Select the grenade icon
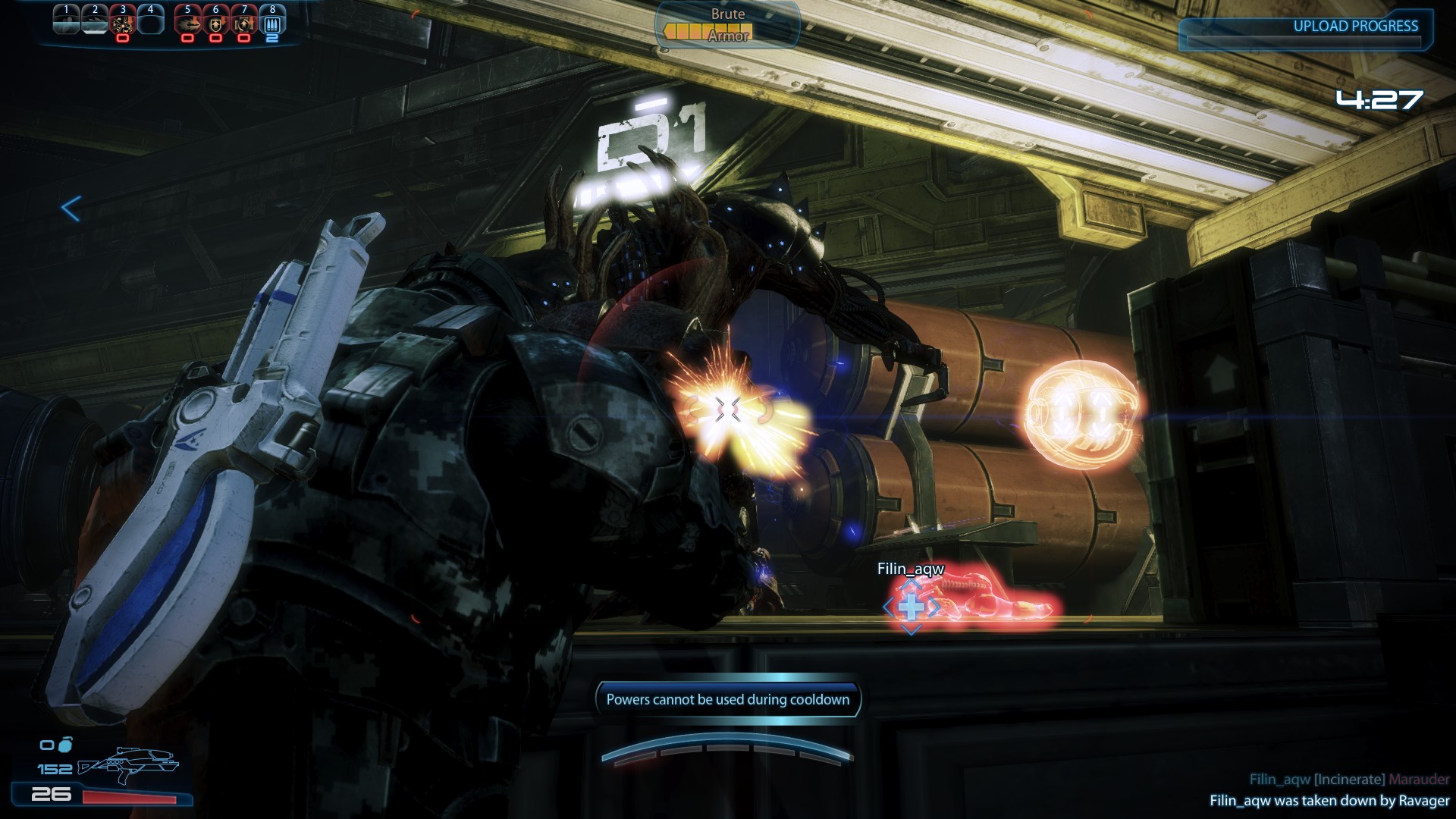Image resolution: width=1456 pixels, height=819 pixels. pyautogui.click(x=64, y=745)
